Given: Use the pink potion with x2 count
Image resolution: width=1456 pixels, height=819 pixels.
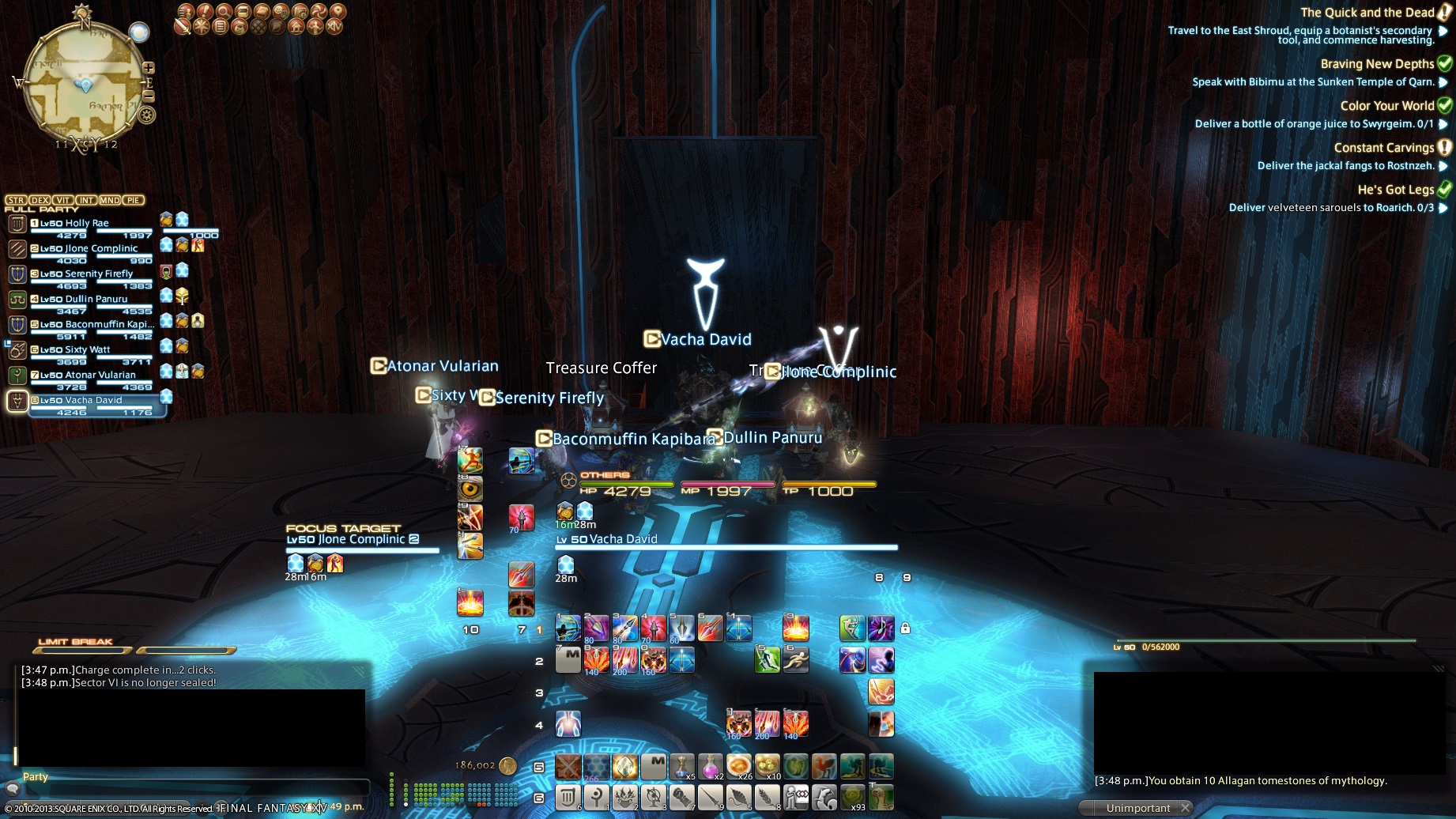Looking at the screenshot, I should [x=710, y=766].
